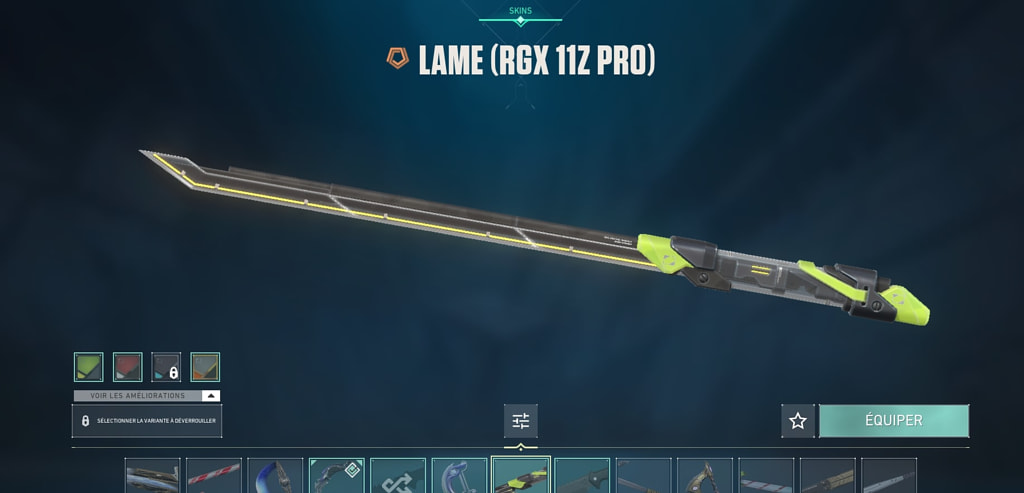Viewport: 1024px width, 493px height.
Task: Select the red-and-white striped melee skin thumbnail
Action: tap(214, 475)
